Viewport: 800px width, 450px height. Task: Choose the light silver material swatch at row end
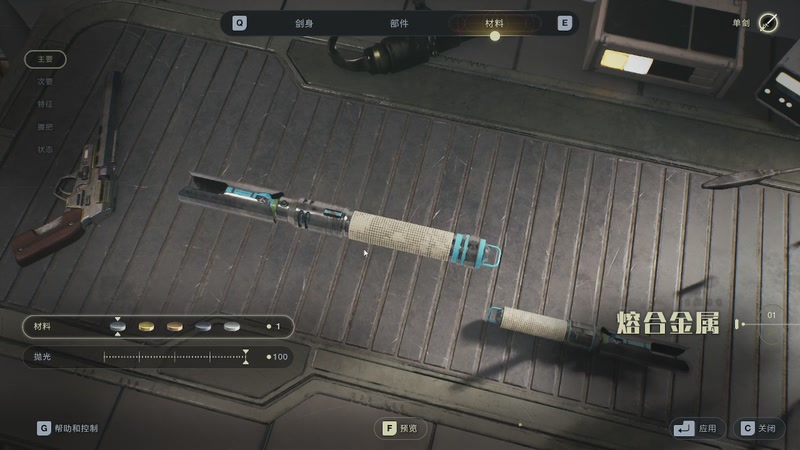pos(232,327)
